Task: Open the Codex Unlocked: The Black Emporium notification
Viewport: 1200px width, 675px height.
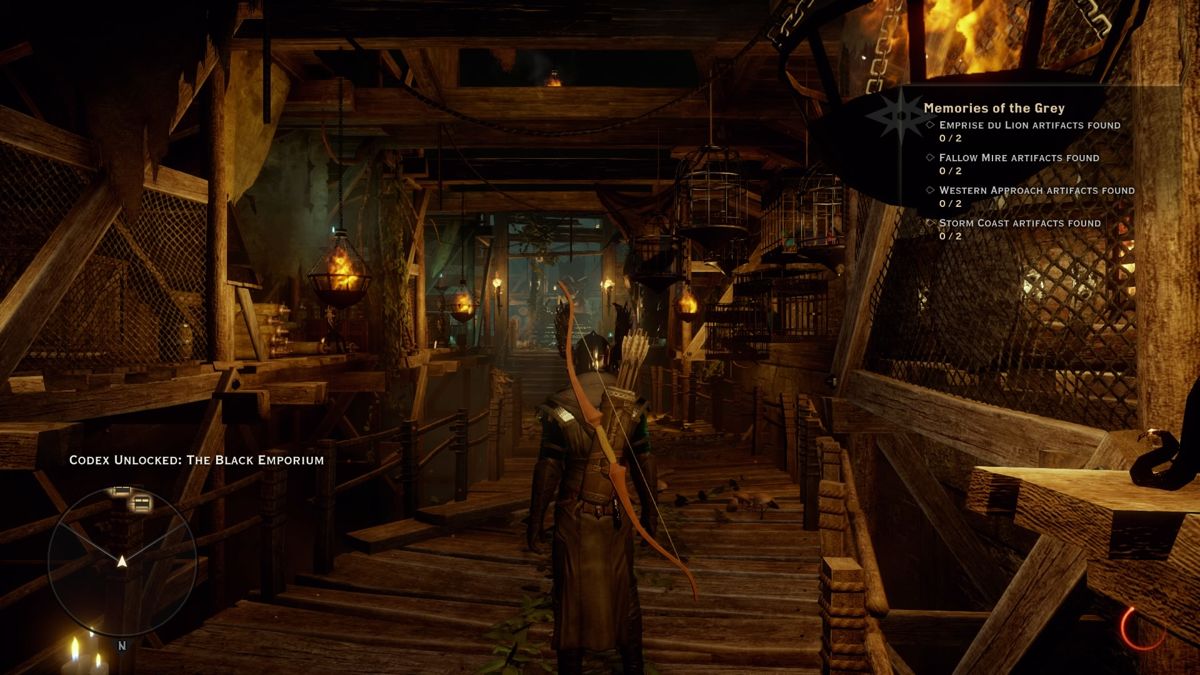Action: (196, 460)
